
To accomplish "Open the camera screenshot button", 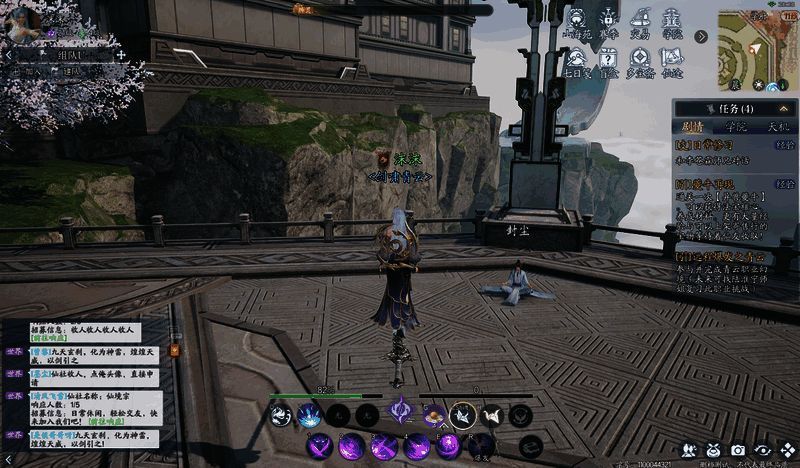I will [738, 450].
